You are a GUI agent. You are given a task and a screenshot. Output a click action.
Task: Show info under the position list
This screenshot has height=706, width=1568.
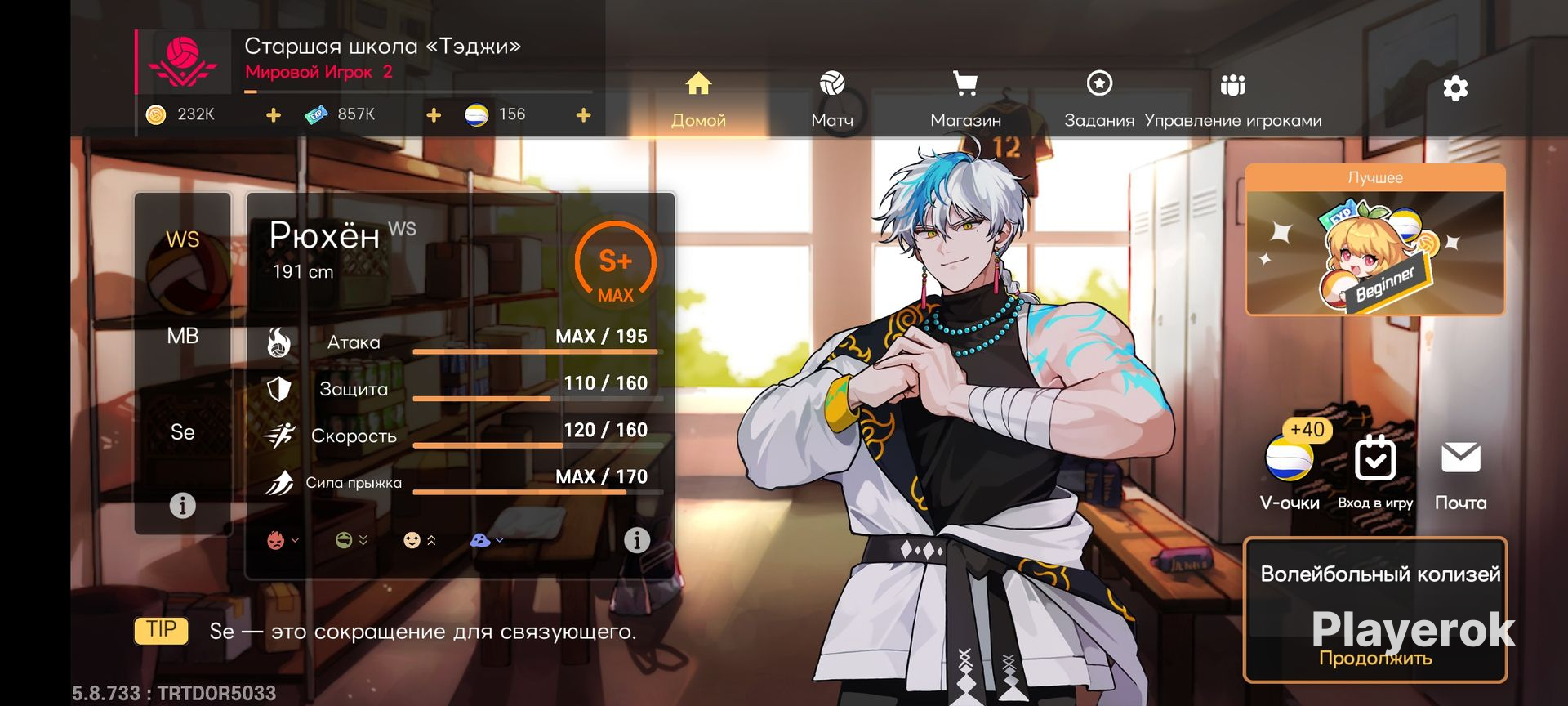pos(182,506)
